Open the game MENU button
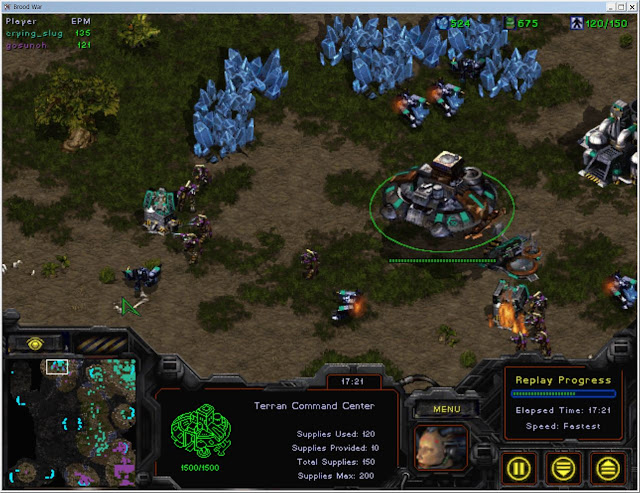The height and width of the screenshot is (493, 640). tap(438, 409)
